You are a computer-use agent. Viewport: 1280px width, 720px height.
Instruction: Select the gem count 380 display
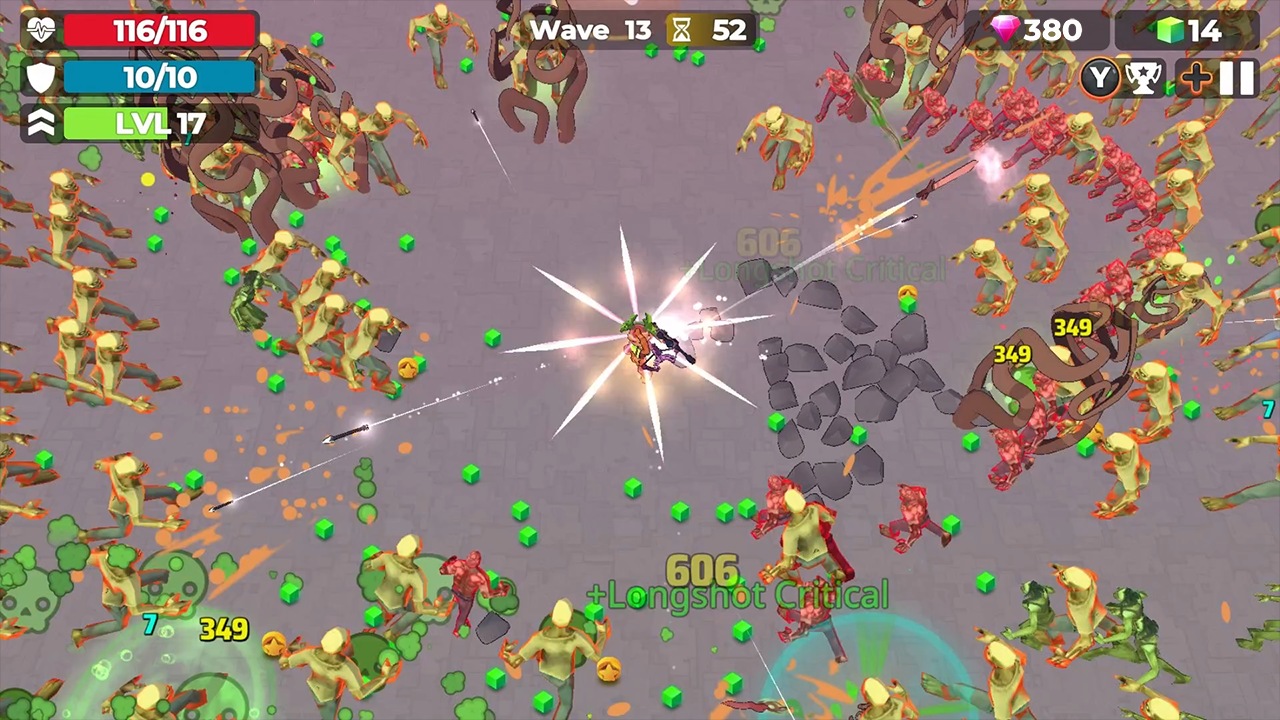click(1050, 30)
